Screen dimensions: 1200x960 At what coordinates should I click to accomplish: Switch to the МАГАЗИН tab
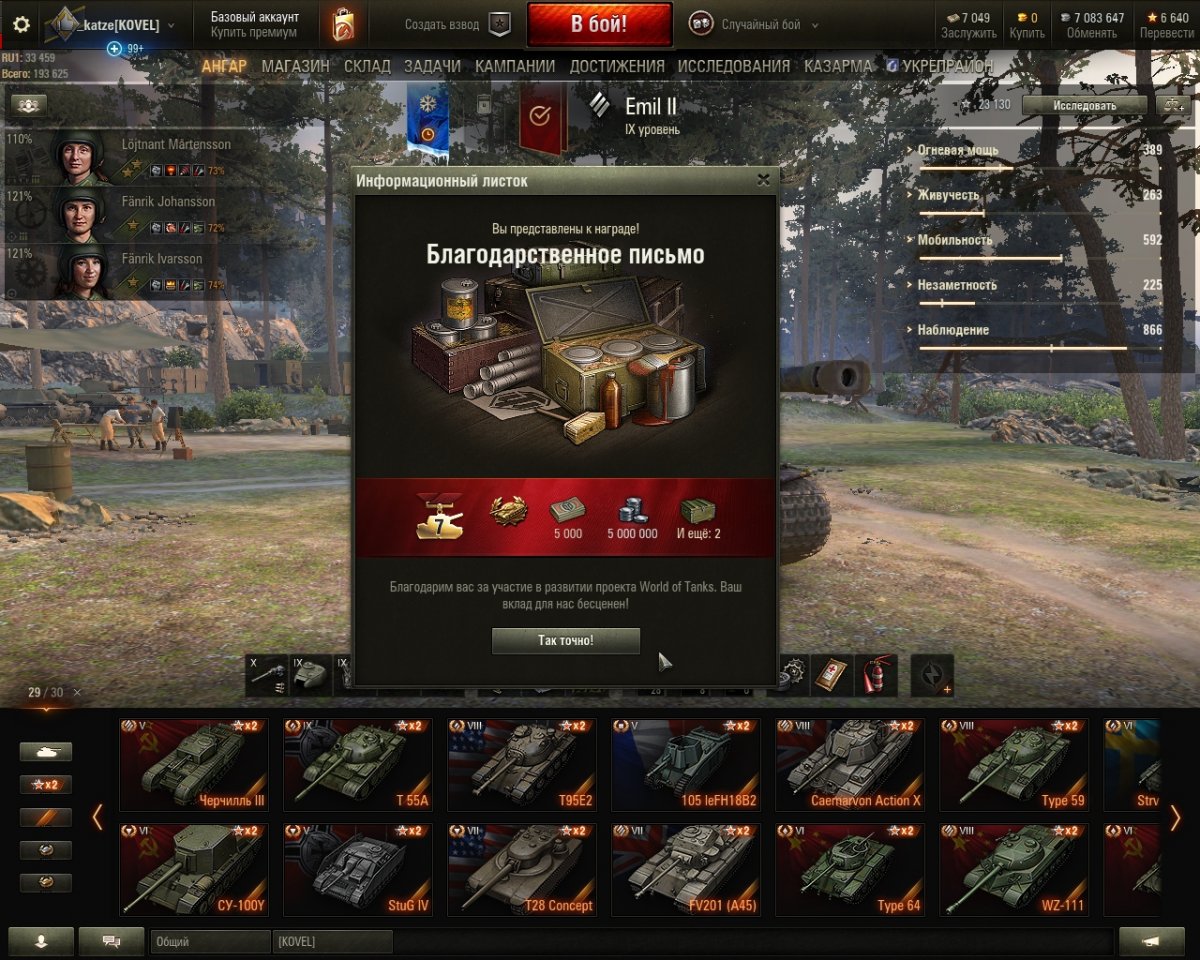[295, 66]
